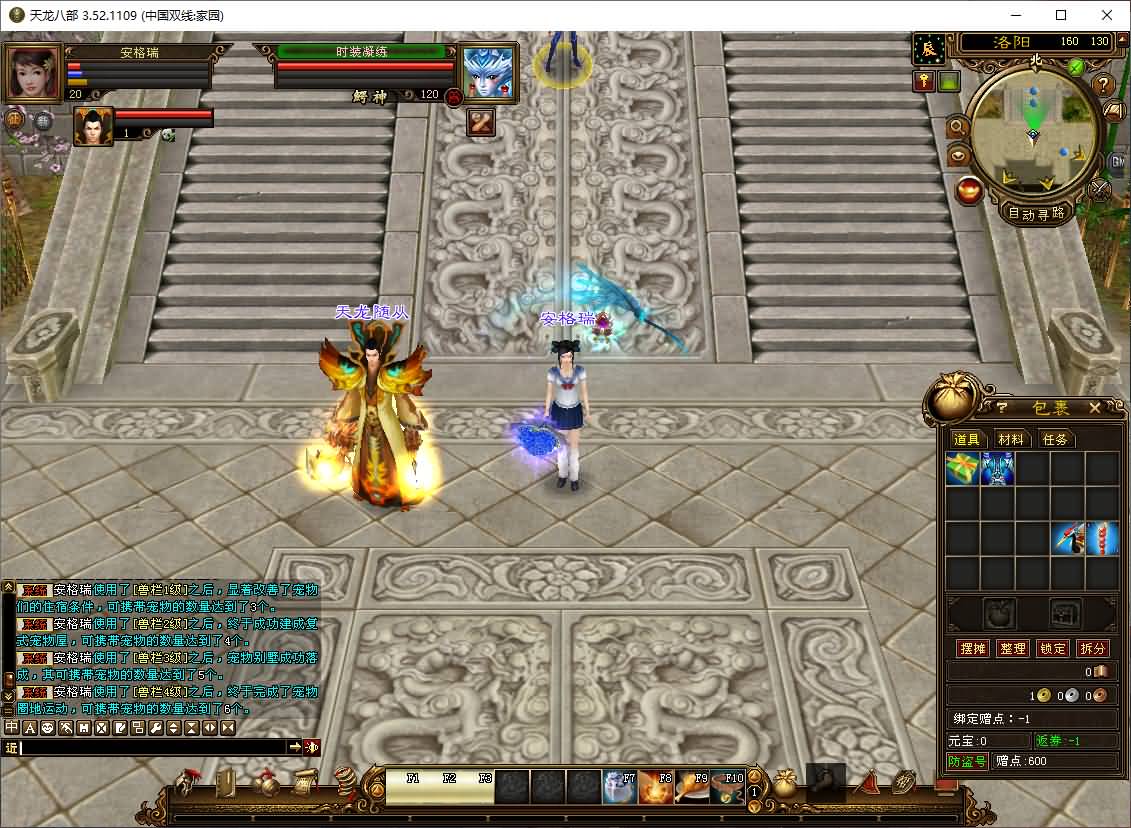This screenshot has height=828, width=1131.
Task: Switch to the 材料 materials tab
Action: [x=1011, y=439]
